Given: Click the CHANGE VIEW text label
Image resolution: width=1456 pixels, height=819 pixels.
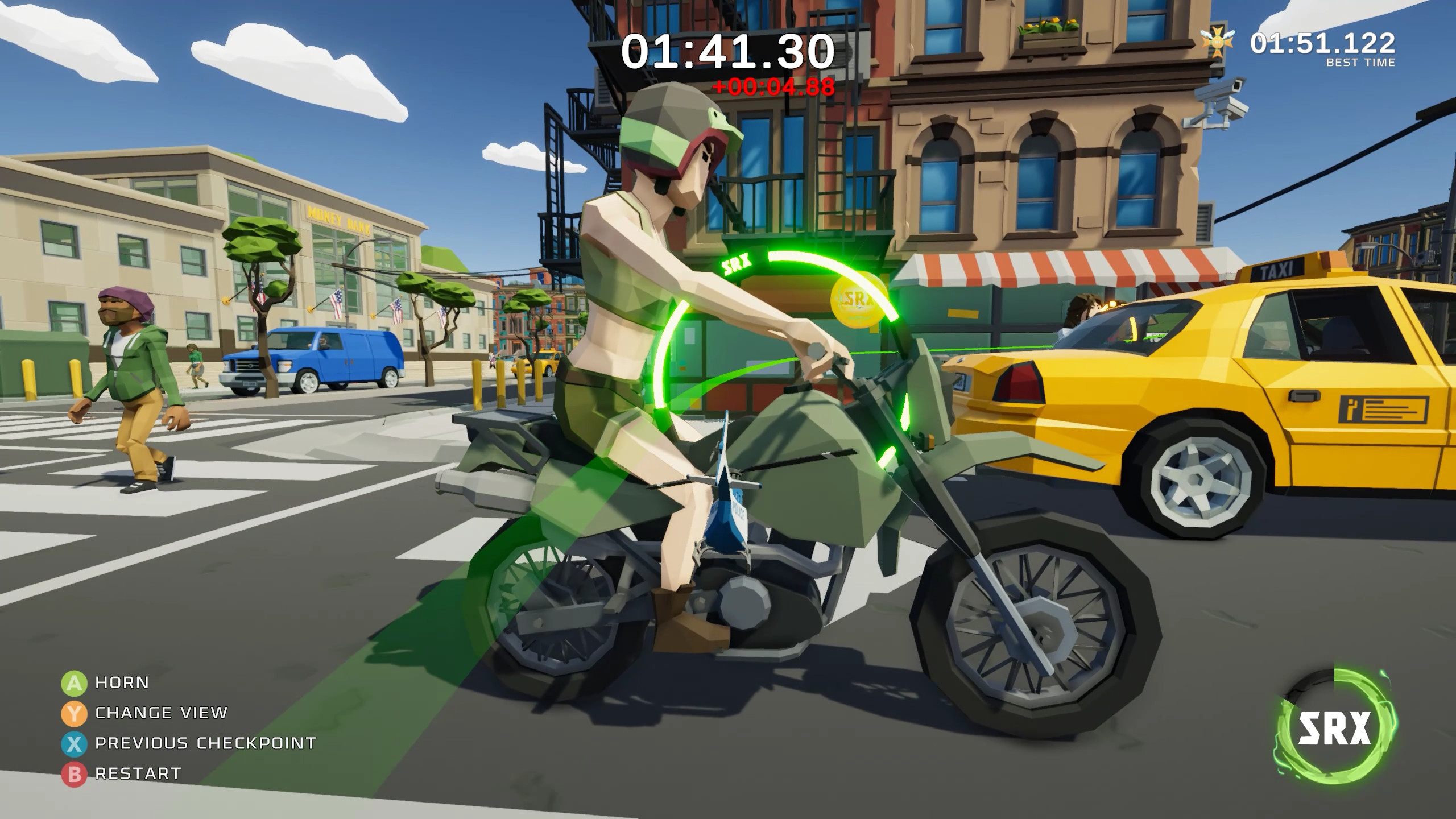Looking at the screenshot, I should coord(160,713).
